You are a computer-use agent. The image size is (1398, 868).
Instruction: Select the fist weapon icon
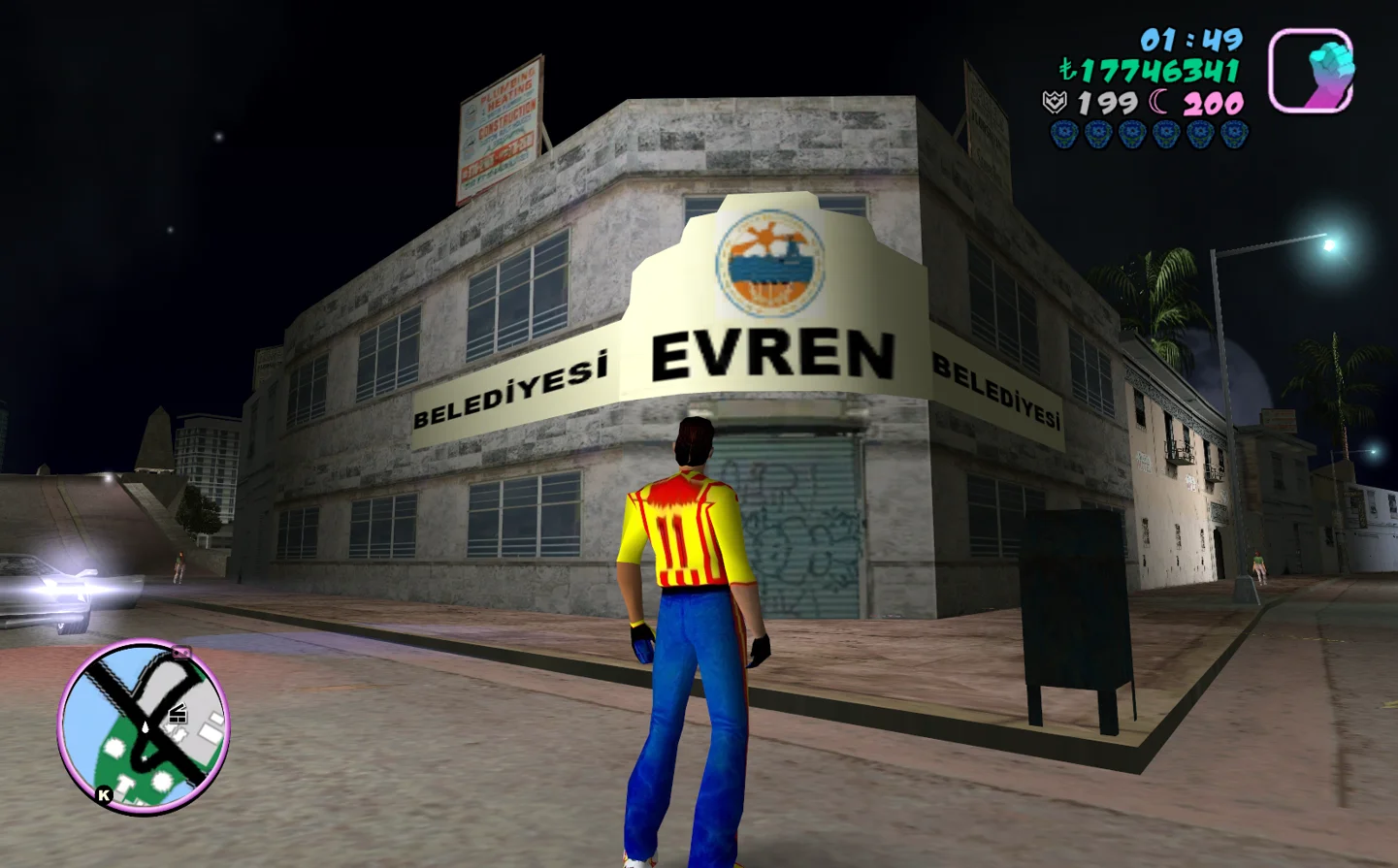pos(1311,71)
